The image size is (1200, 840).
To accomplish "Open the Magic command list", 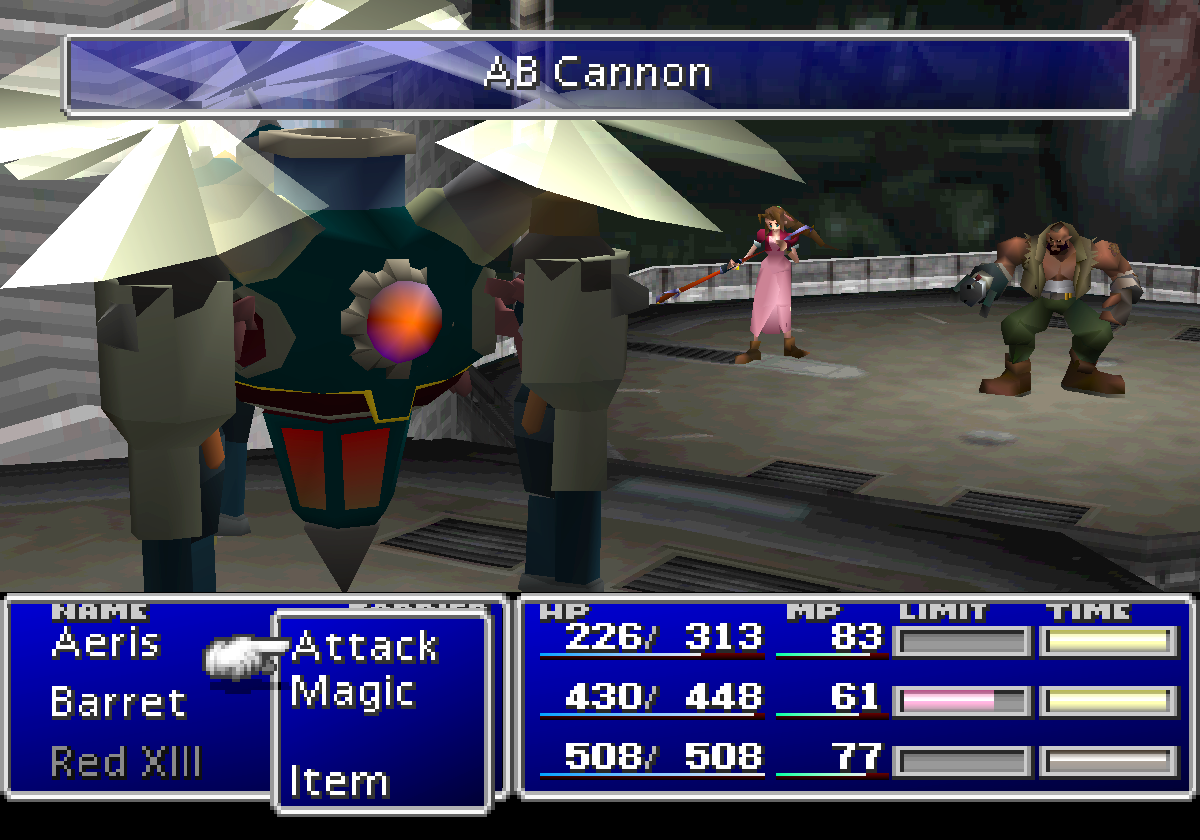I will click(x=353, y=692).
